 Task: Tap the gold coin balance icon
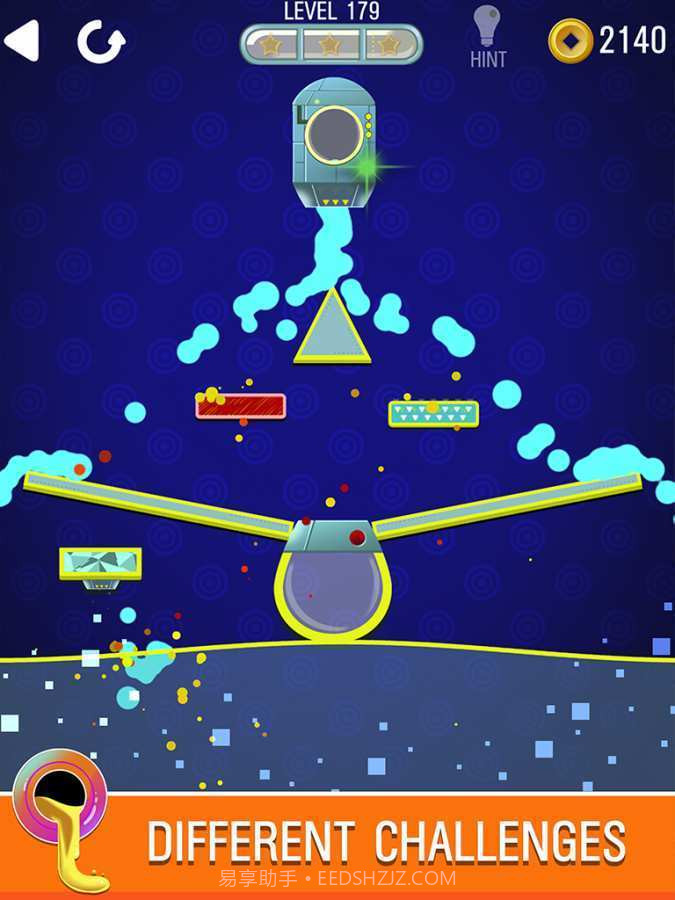coord(570,40)
